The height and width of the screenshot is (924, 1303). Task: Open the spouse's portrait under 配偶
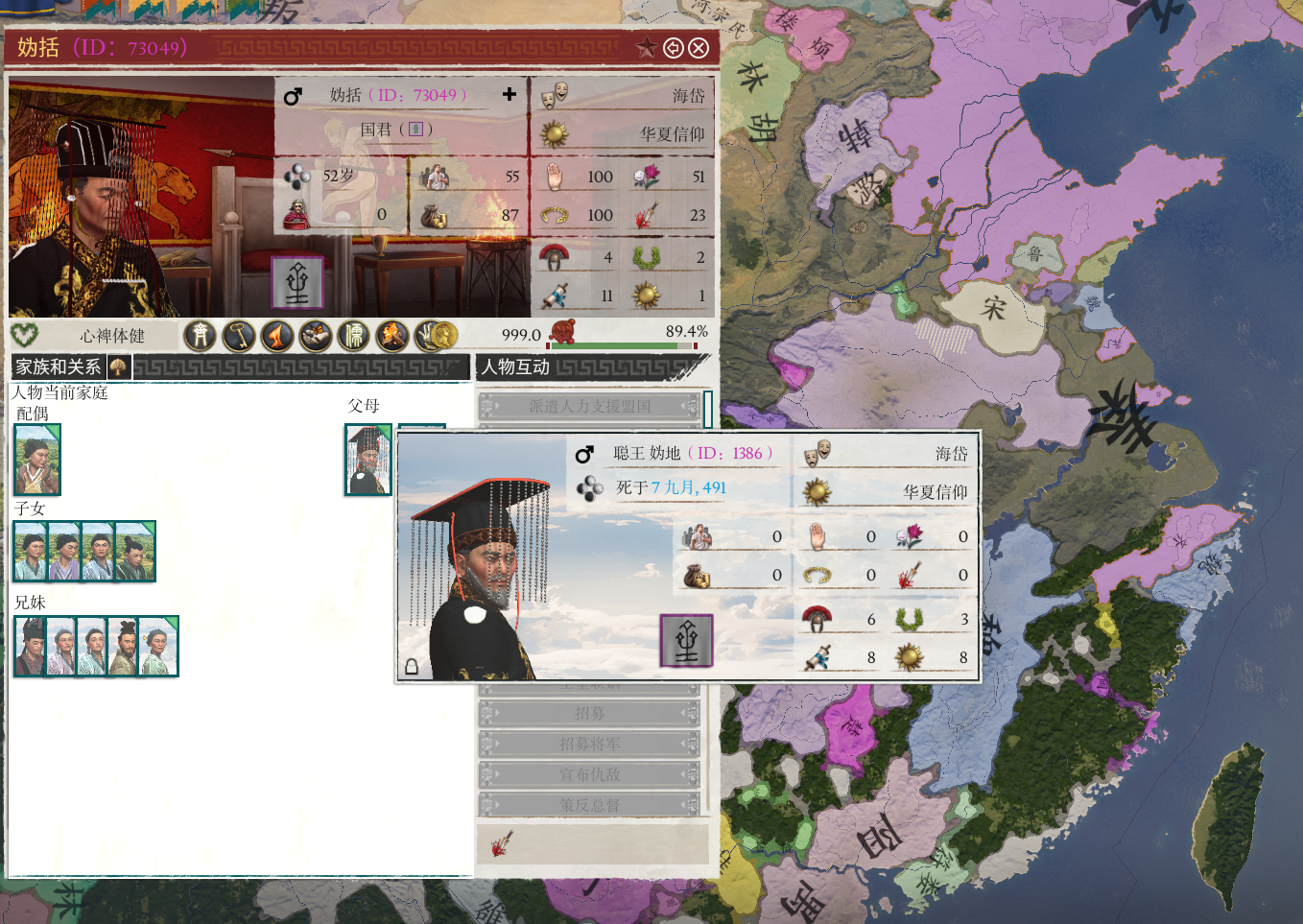(36, 461)
